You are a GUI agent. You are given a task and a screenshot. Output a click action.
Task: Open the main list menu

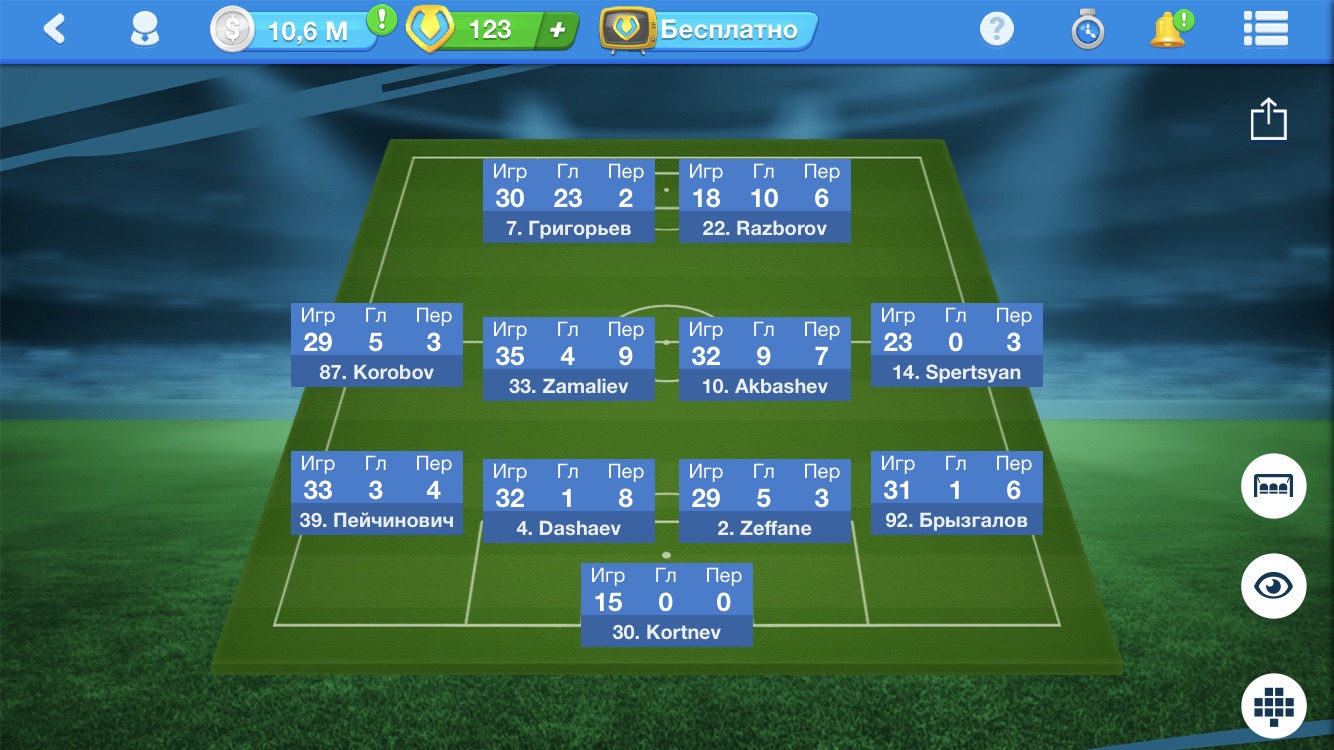(1265, 30)
